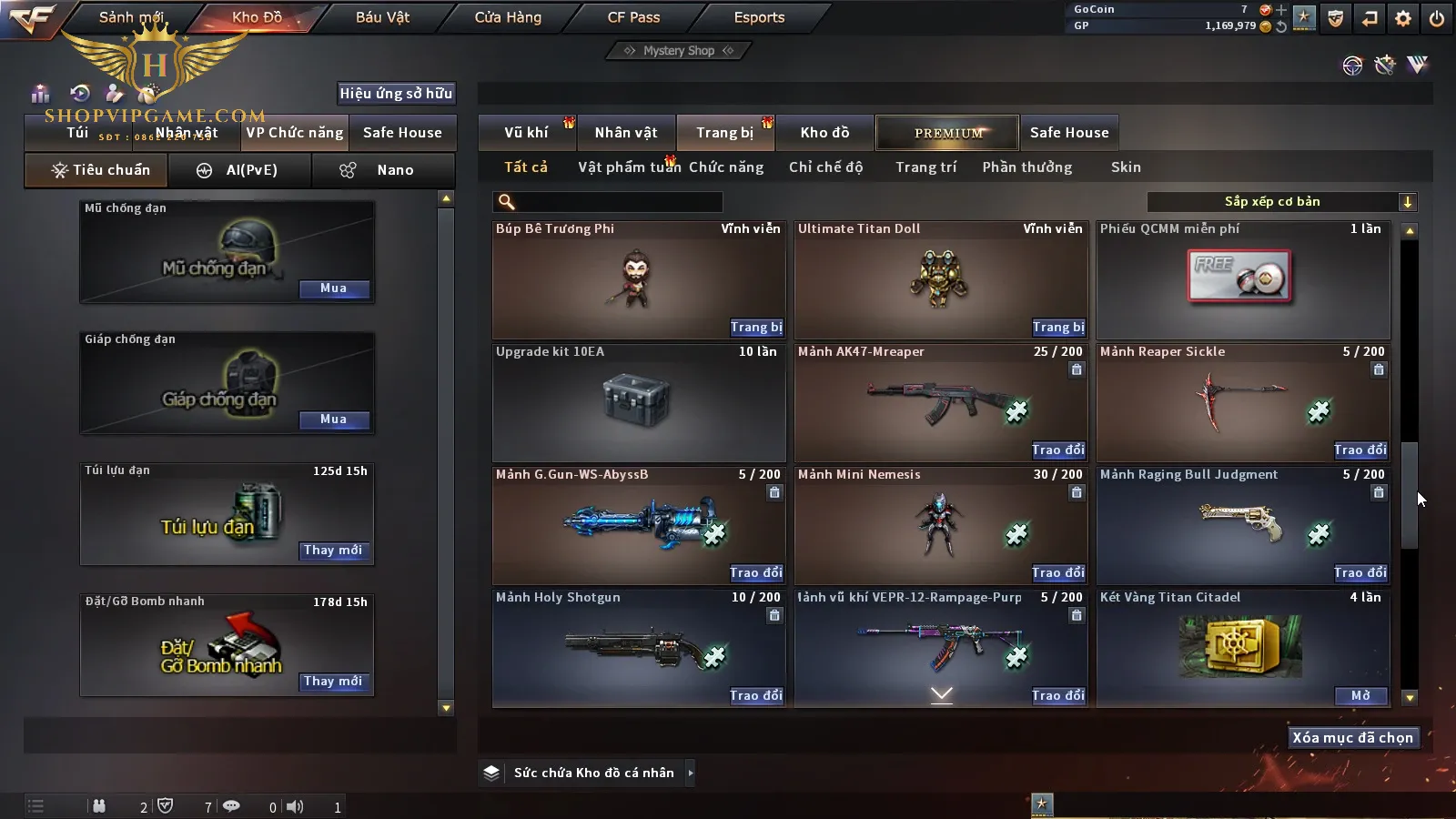Screen dimensions: 1456x819
Task: Expand Sức chứa Kho đồ cá nhân
Action: point(691,773)
